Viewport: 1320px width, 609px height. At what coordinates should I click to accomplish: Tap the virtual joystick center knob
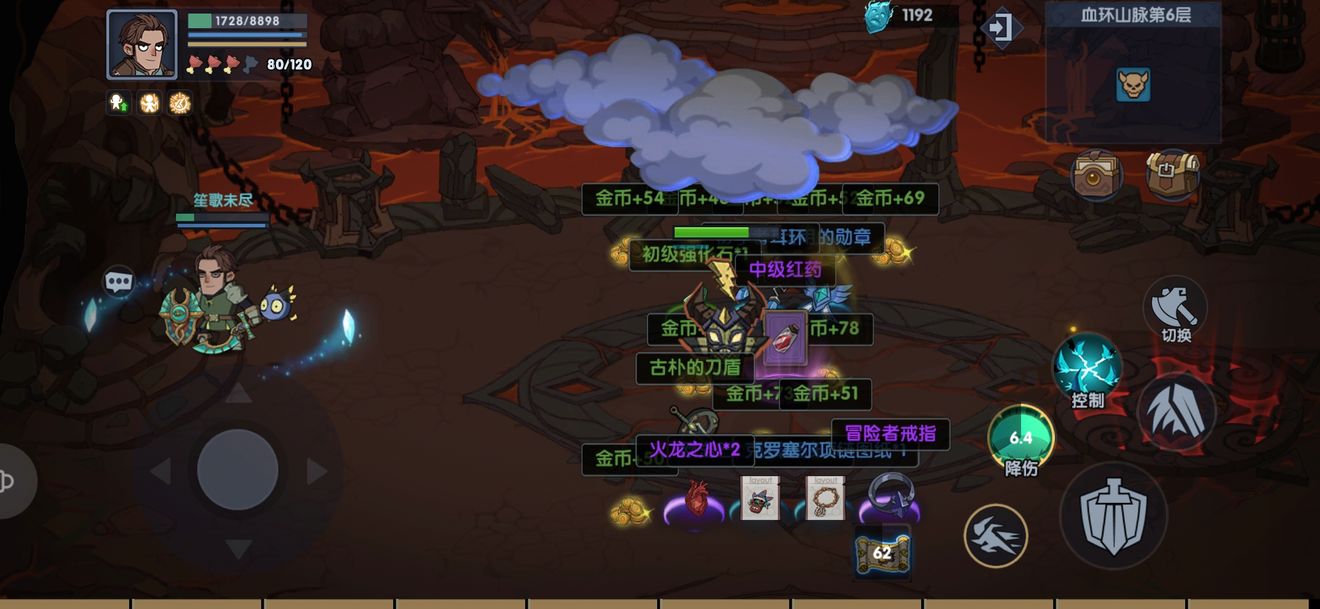237,470
